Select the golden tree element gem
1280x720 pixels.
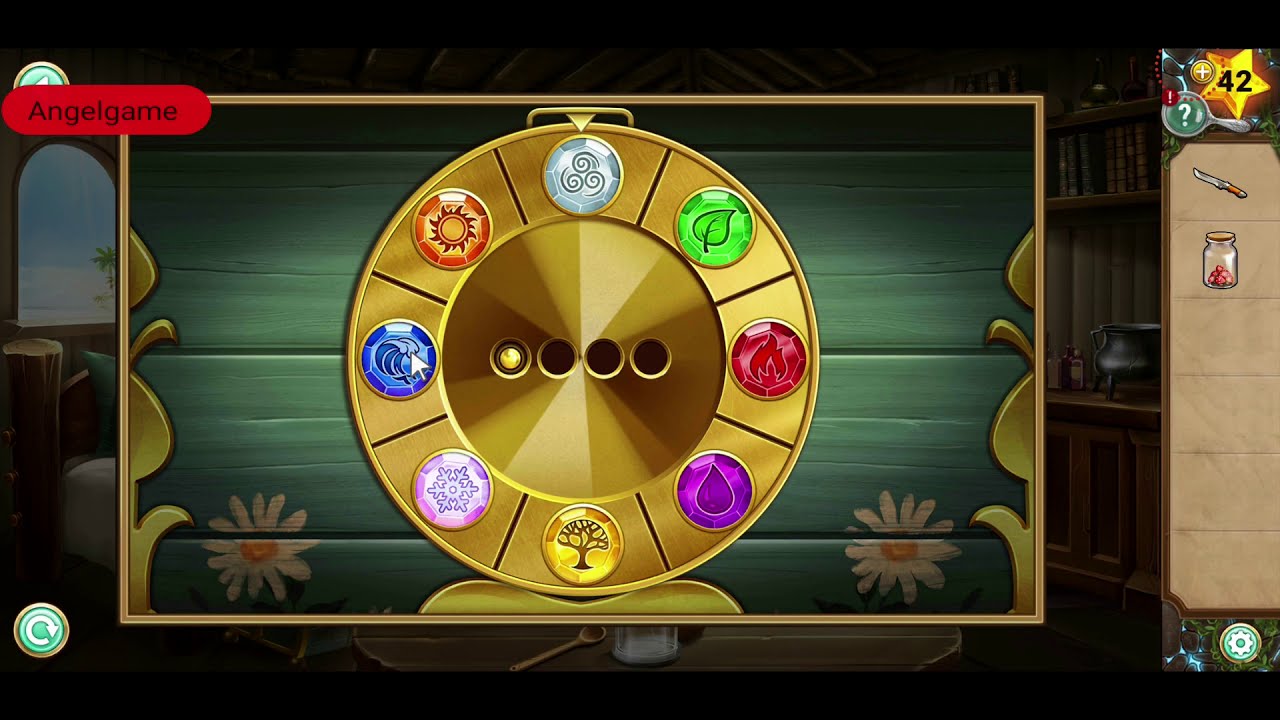click(585, 538)
